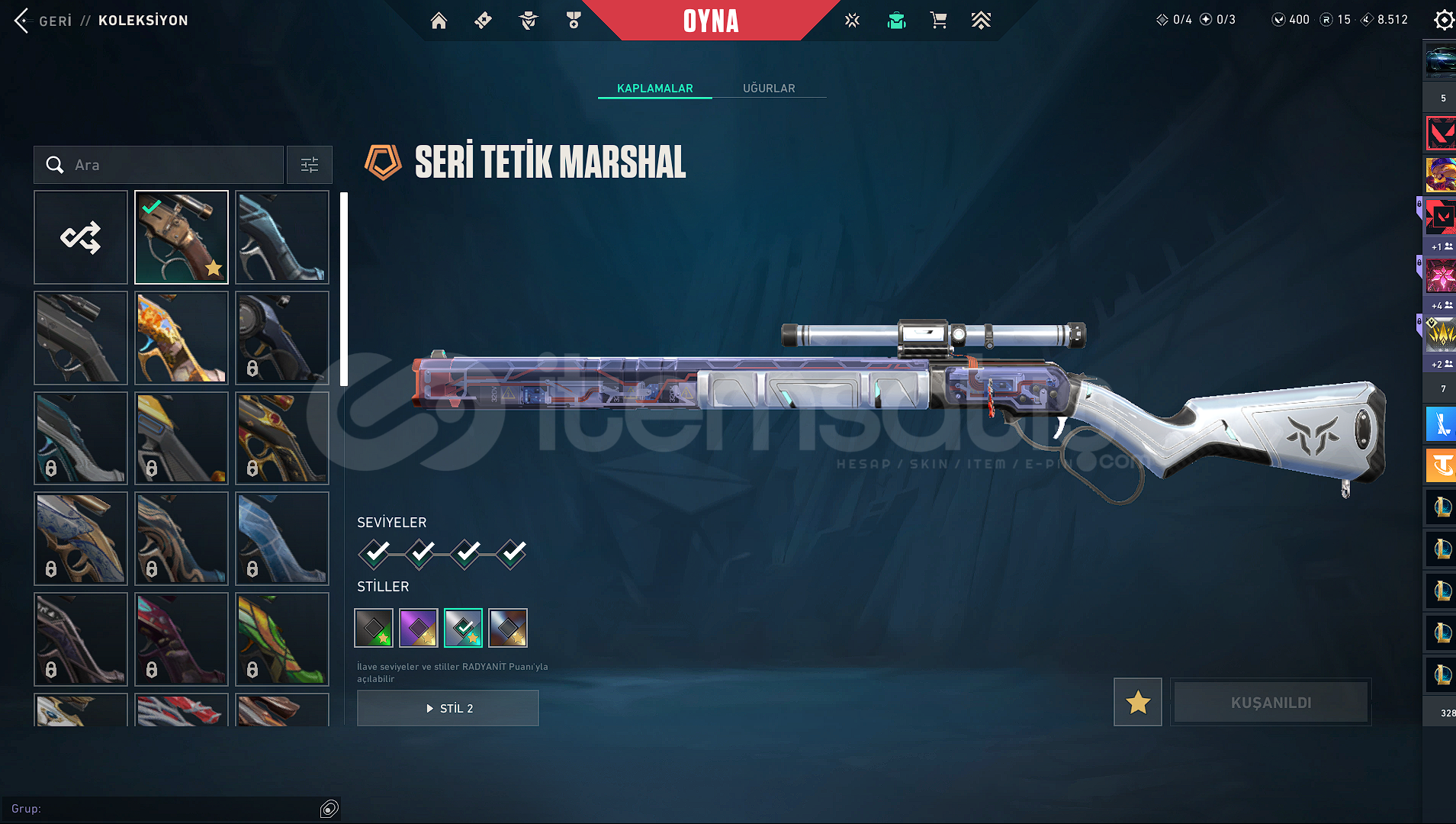1456x824 pixels.
Task: Select the purple style variant swatch
Action: (x=419, y=628)
